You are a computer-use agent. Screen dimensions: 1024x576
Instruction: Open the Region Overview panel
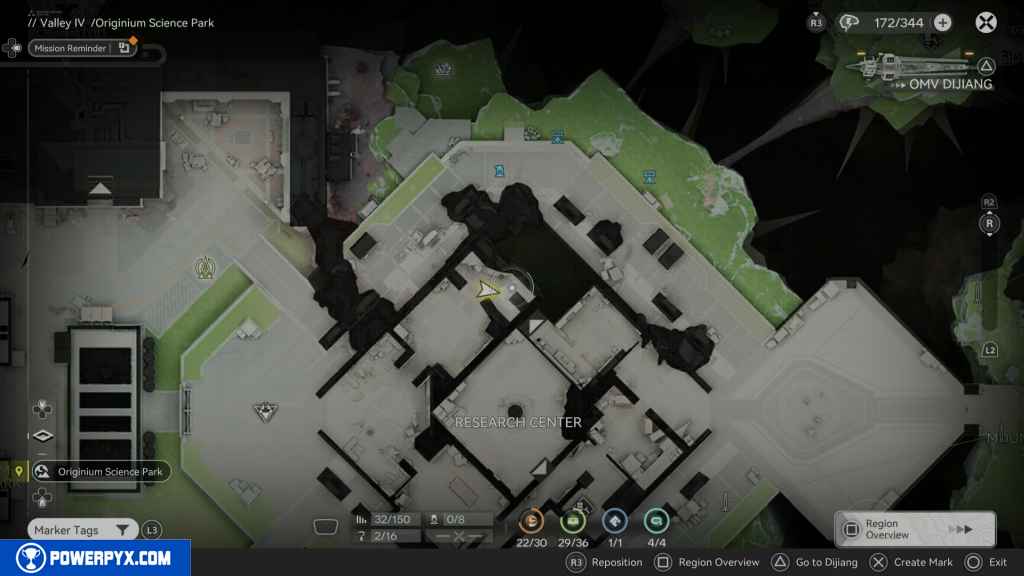(914, 529)
